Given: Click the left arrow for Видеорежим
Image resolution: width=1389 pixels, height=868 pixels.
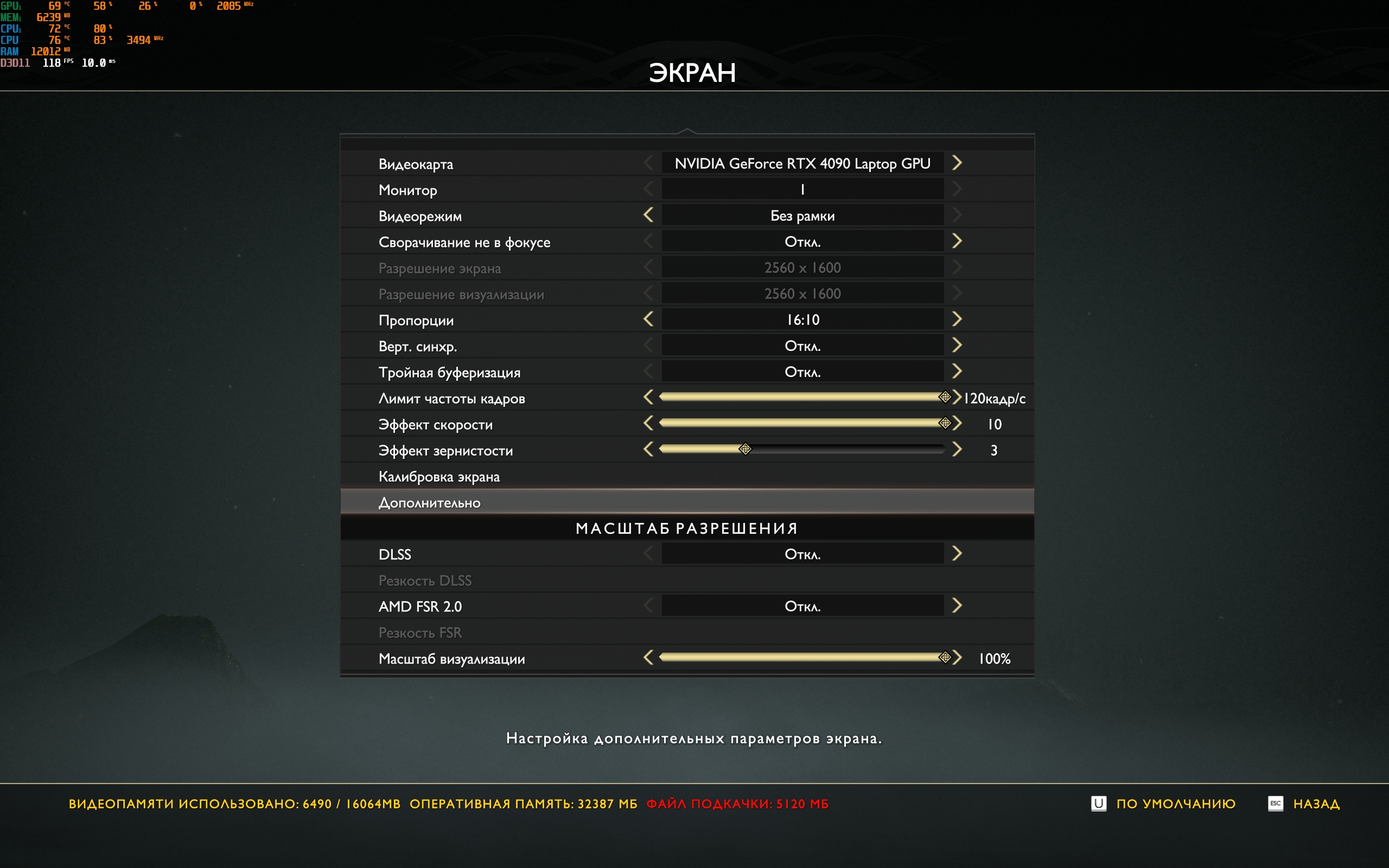Looking at the screenshot, I should [648, 215].
